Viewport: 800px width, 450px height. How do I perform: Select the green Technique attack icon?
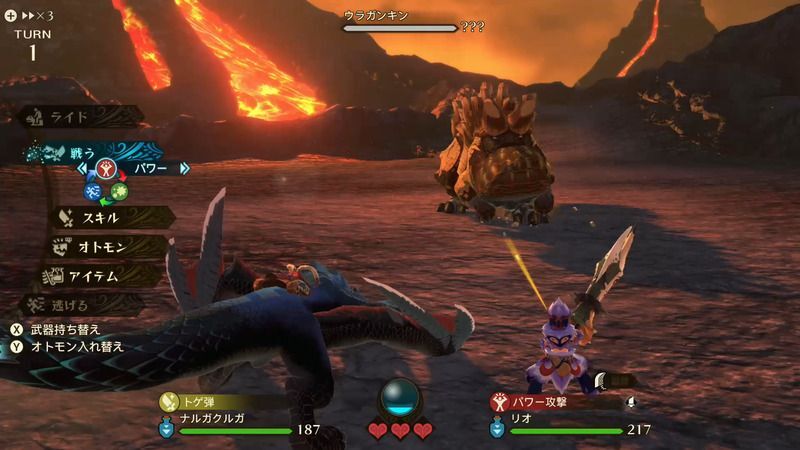tap(120, 190)
